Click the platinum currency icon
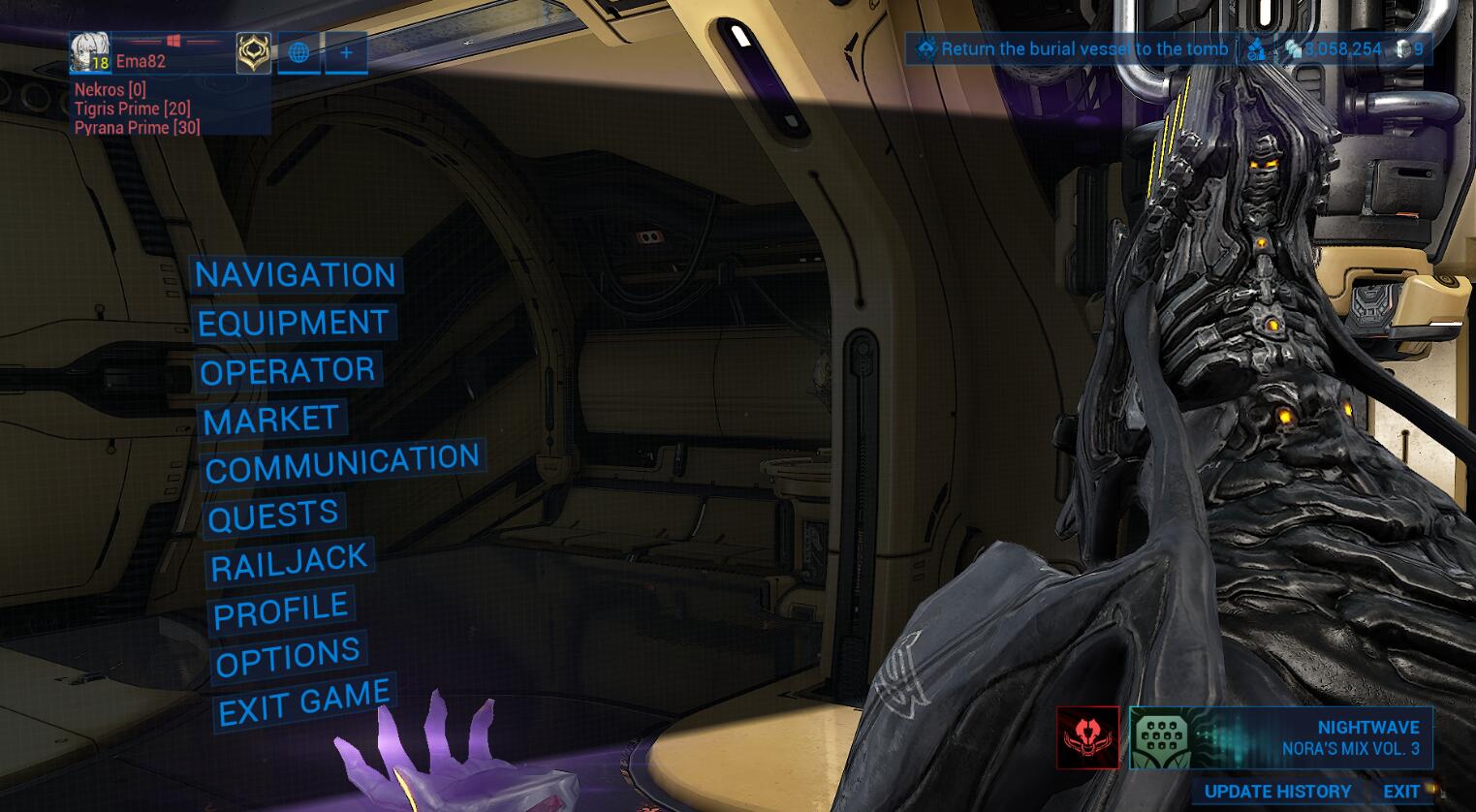The width and height of the screenshot is (1476, 812). click(x=1257, y=48)
